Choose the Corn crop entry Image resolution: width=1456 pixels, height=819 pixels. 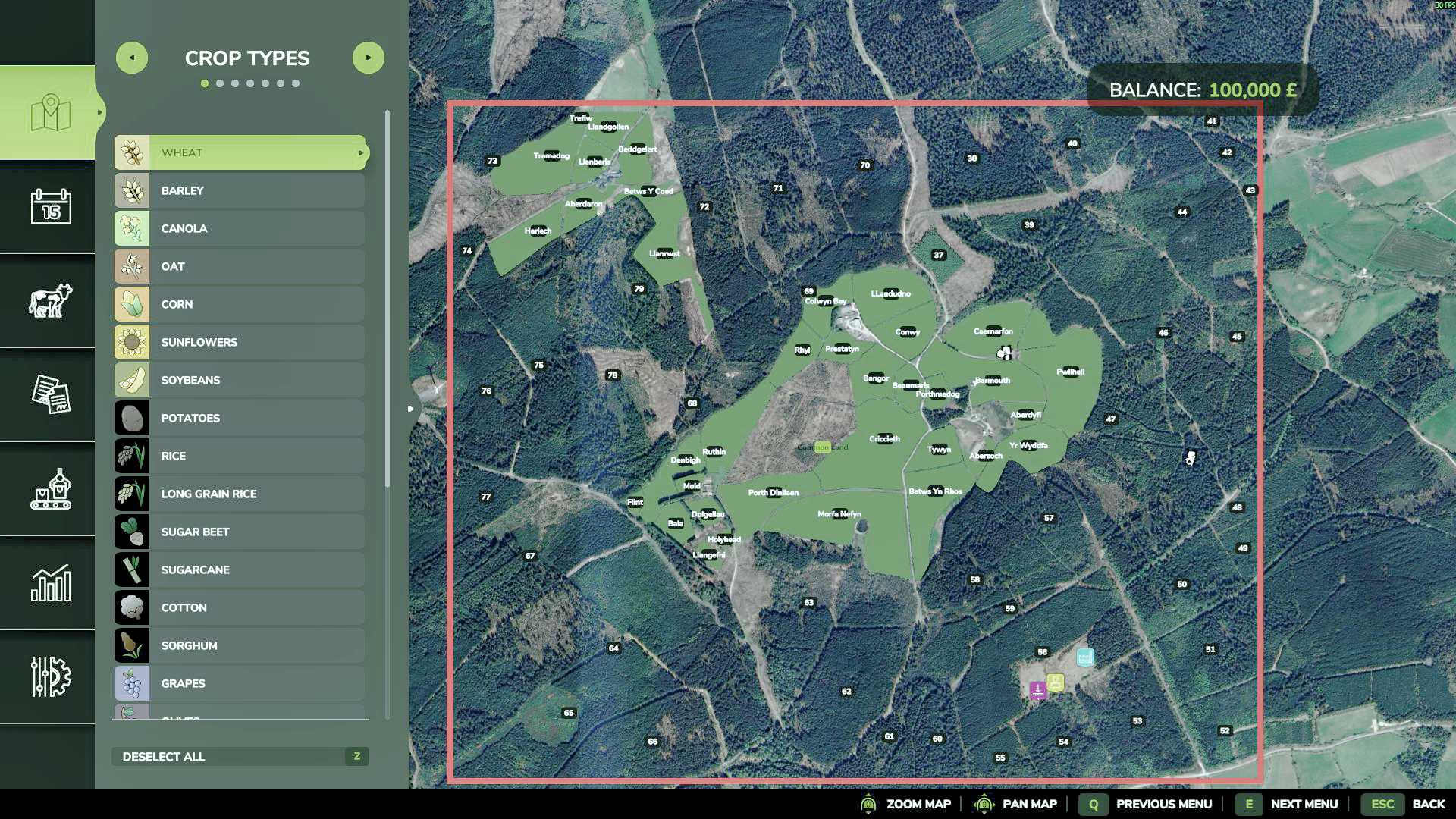(240, 304)
